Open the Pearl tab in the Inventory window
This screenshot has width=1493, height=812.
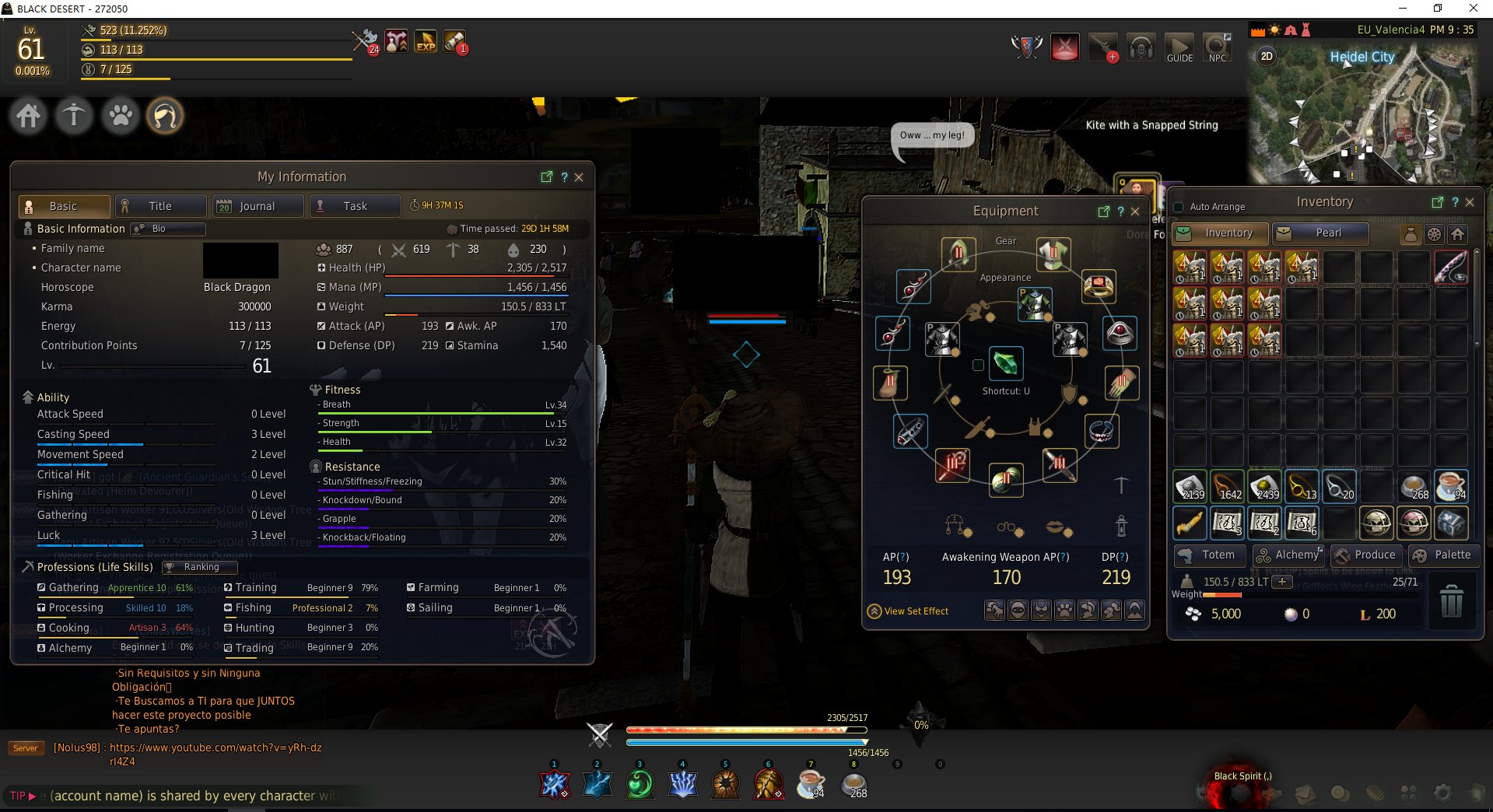(1320, 233)
